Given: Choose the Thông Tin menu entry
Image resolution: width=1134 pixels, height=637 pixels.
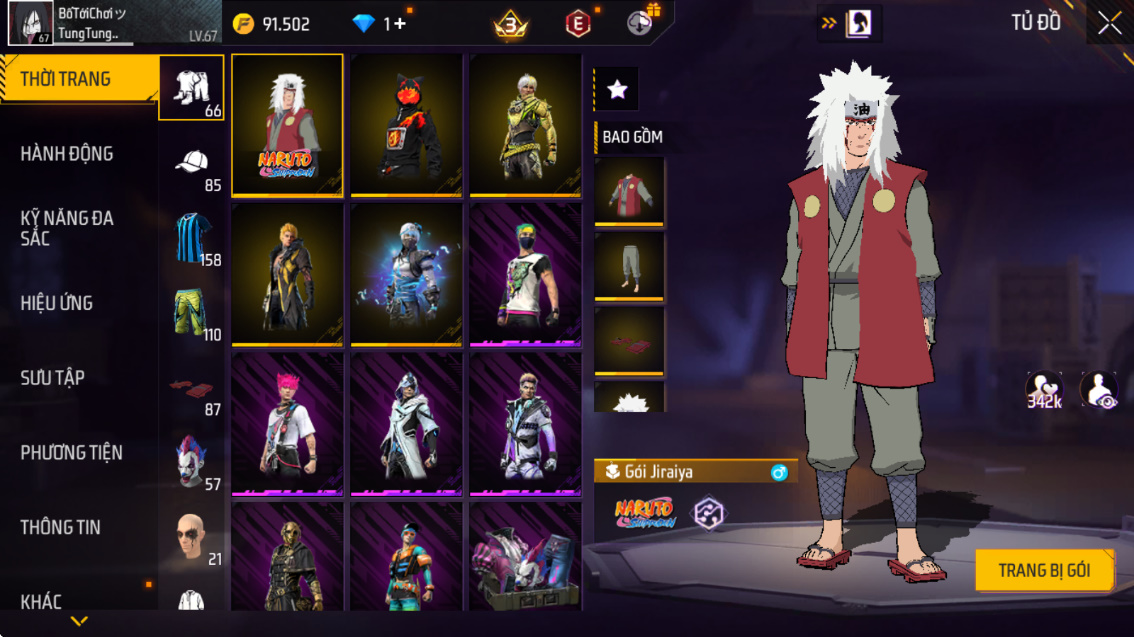Looking at the screenshot, I should click(x=61, y=527).
